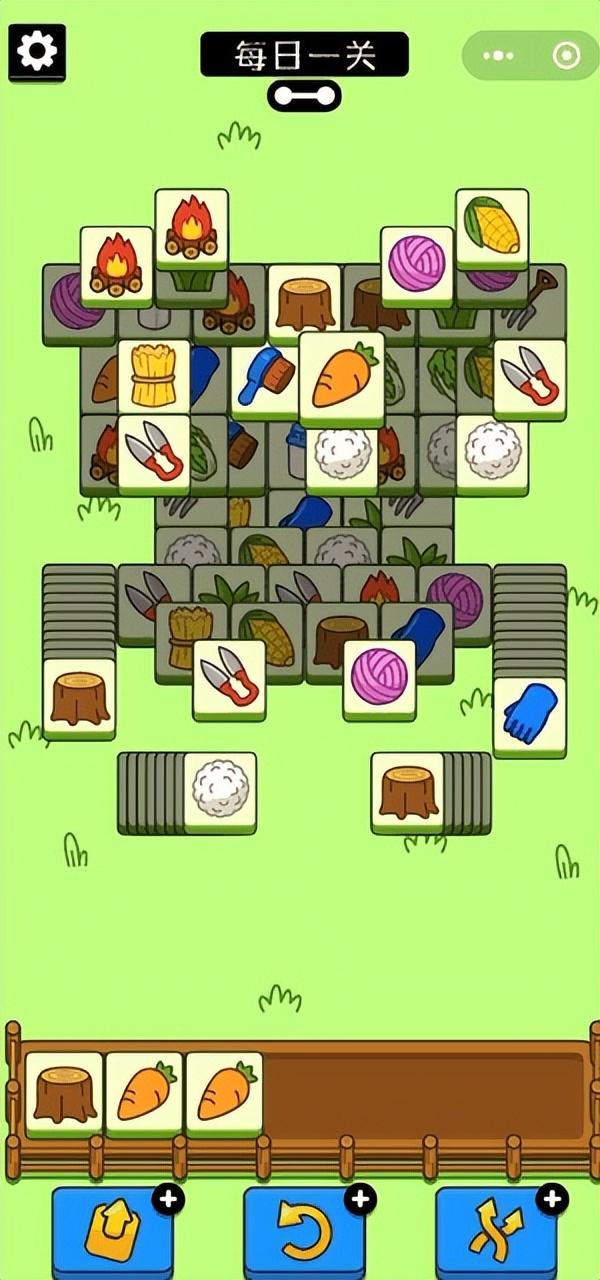Pick the bright blue glove tile
Image resolution: width=600 pixels, height=1280 pixels.
pyautogui.click(x=529, y=715)
